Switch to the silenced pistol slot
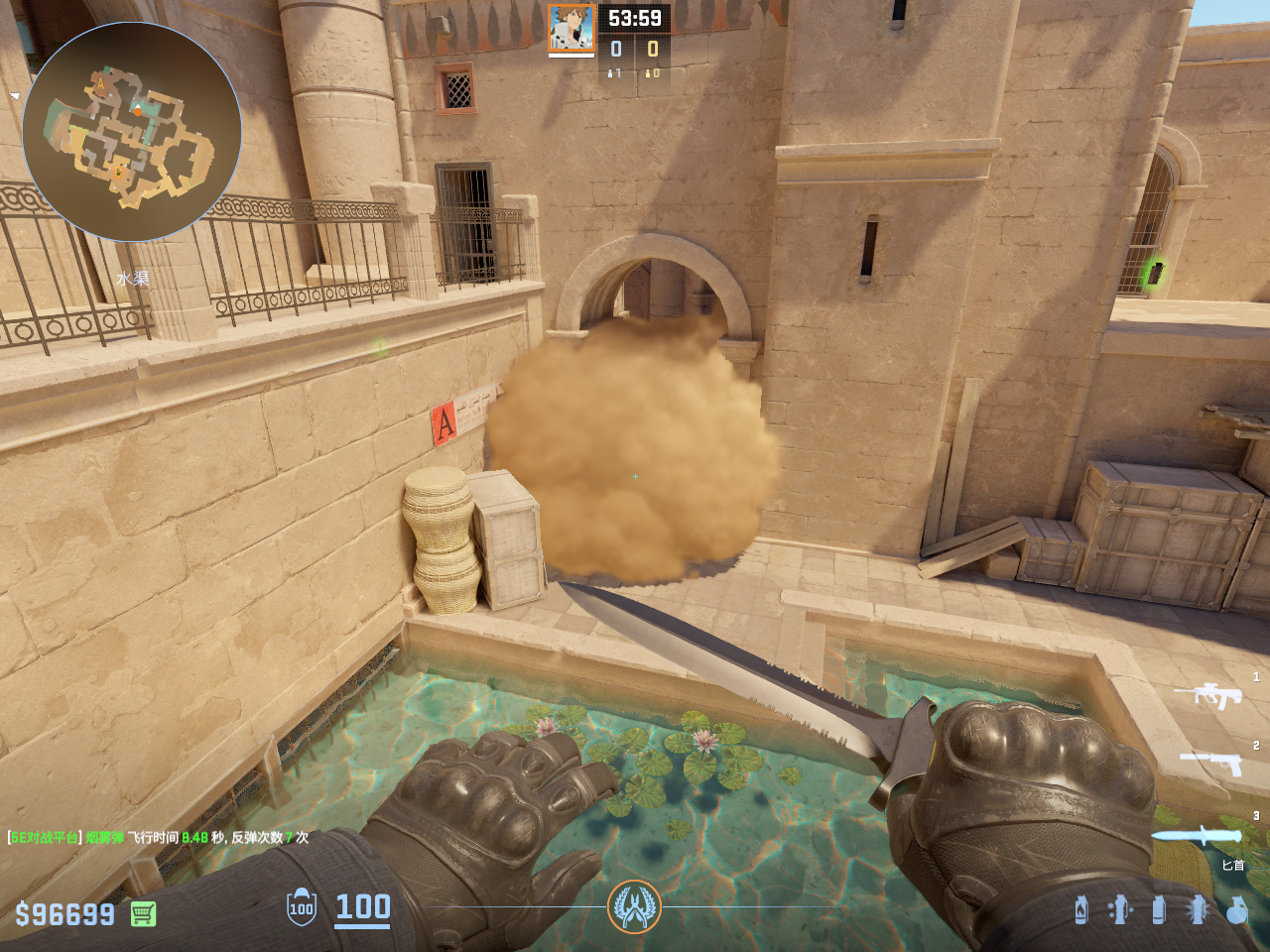1270x952 pixels. [x=1212, y=762]
